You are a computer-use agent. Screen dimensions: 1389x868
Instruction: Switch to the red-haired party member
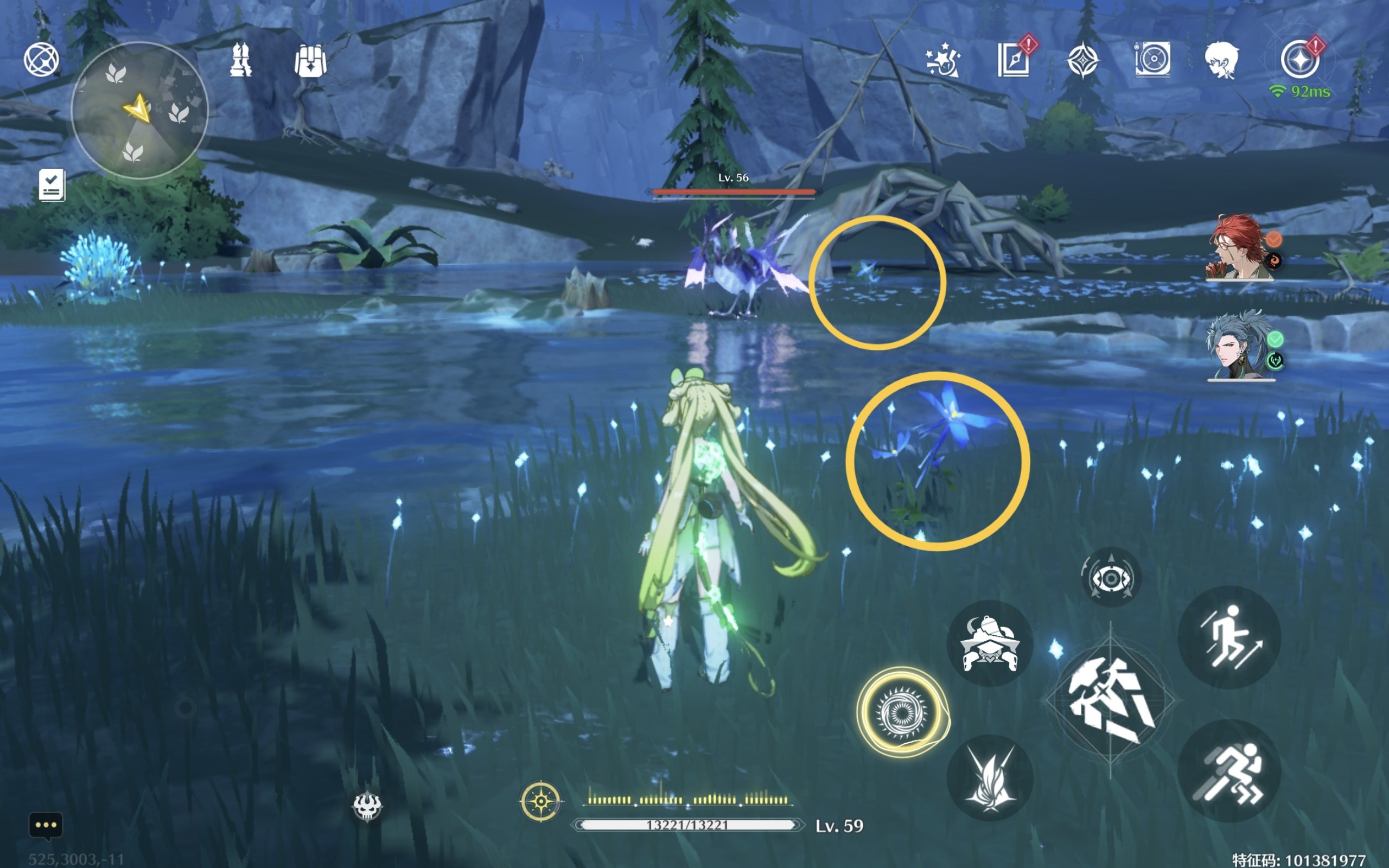(x=1240, y=248)
